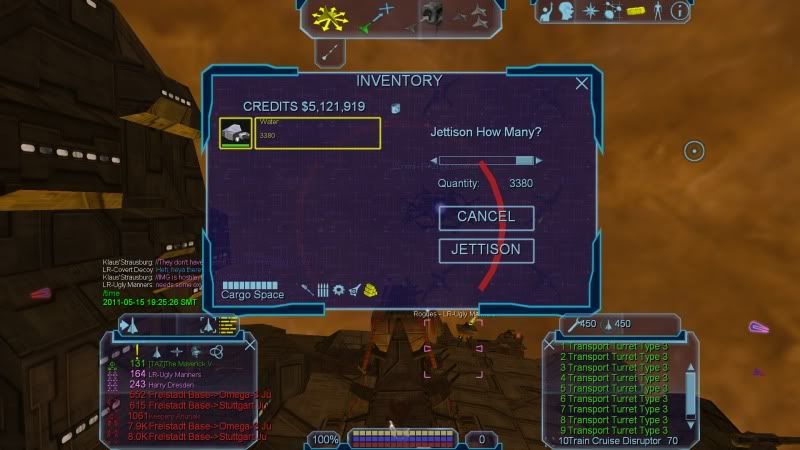This screenshot has width=800, height=450.
Task: Toggle the yellow list view contact filter
Action: click(x=228, y=324)
